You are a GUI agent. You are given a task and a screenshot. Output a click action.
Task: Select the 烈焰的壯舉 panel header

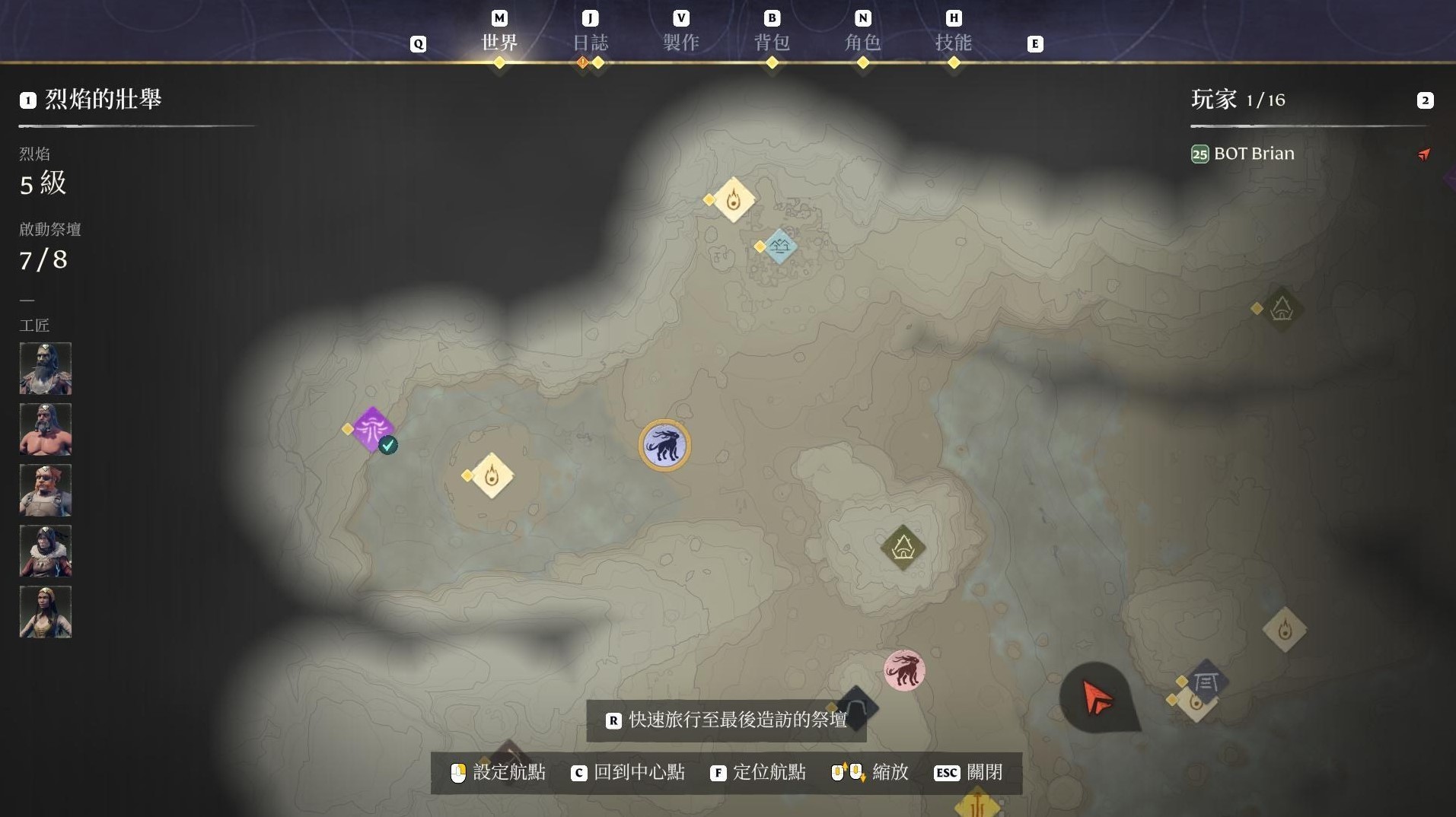point(103,100)
